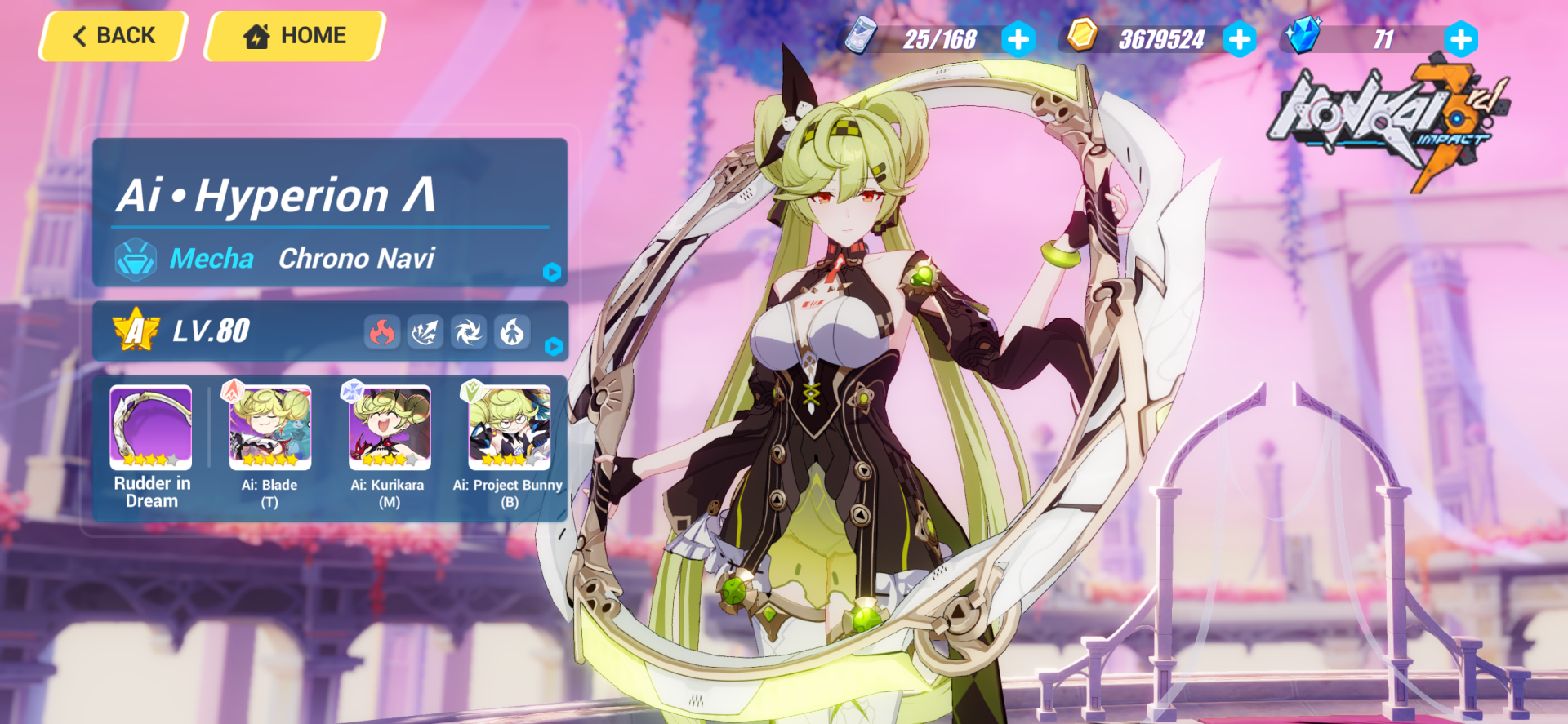Click the gold coin currency icon
The image size is (1568, 724).
pos(1083,36)
